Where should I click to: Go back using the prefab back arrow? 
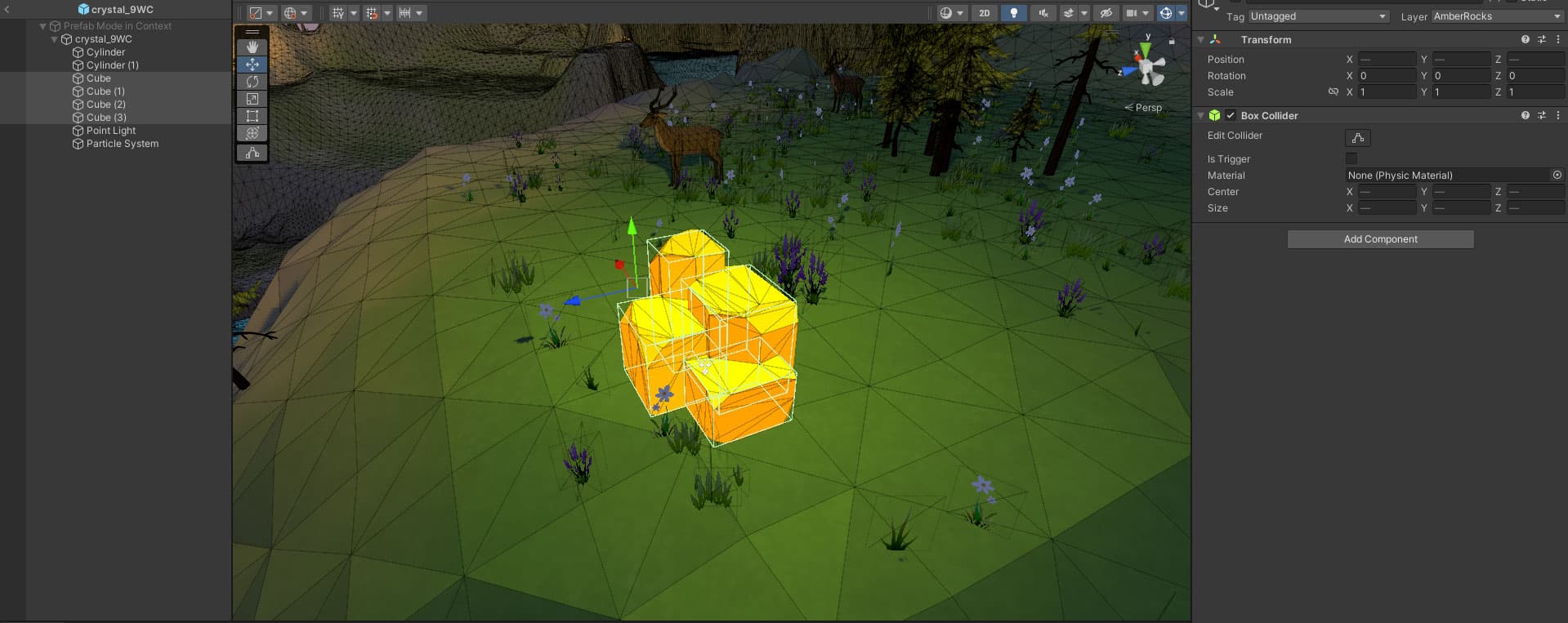[7, 10]
